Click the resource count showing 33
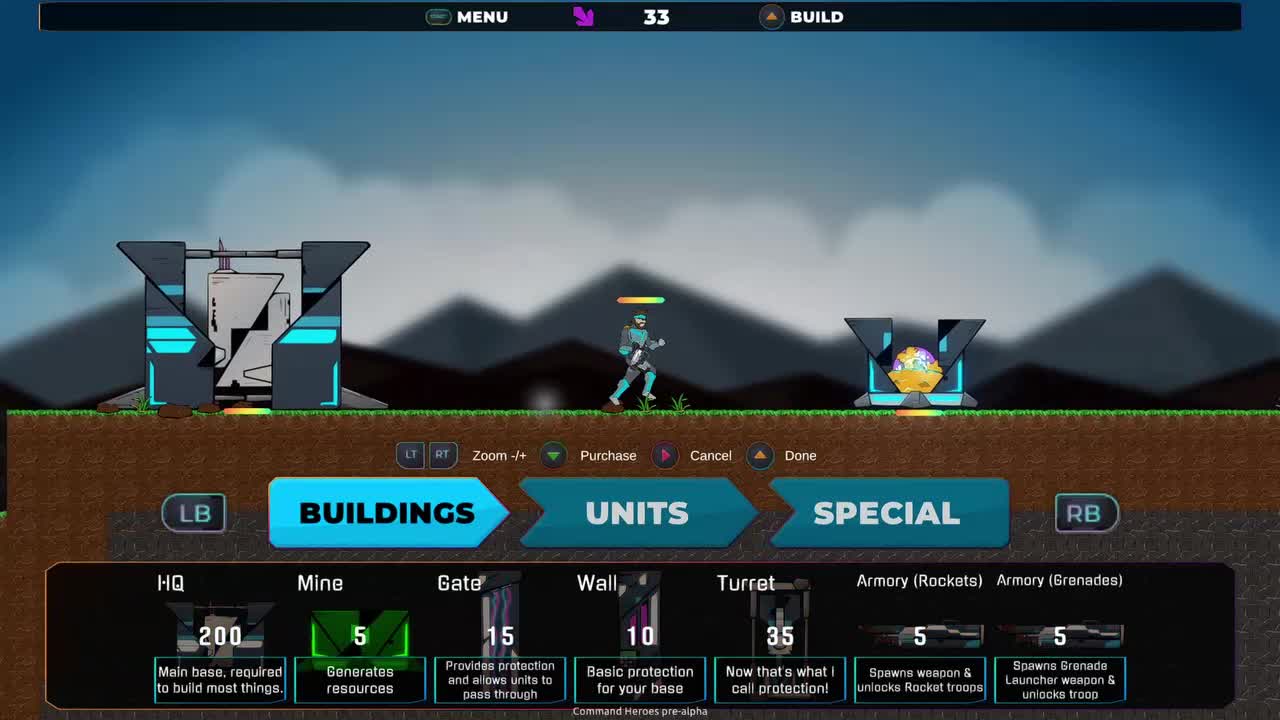The image size is (1280, 720). 657,17
